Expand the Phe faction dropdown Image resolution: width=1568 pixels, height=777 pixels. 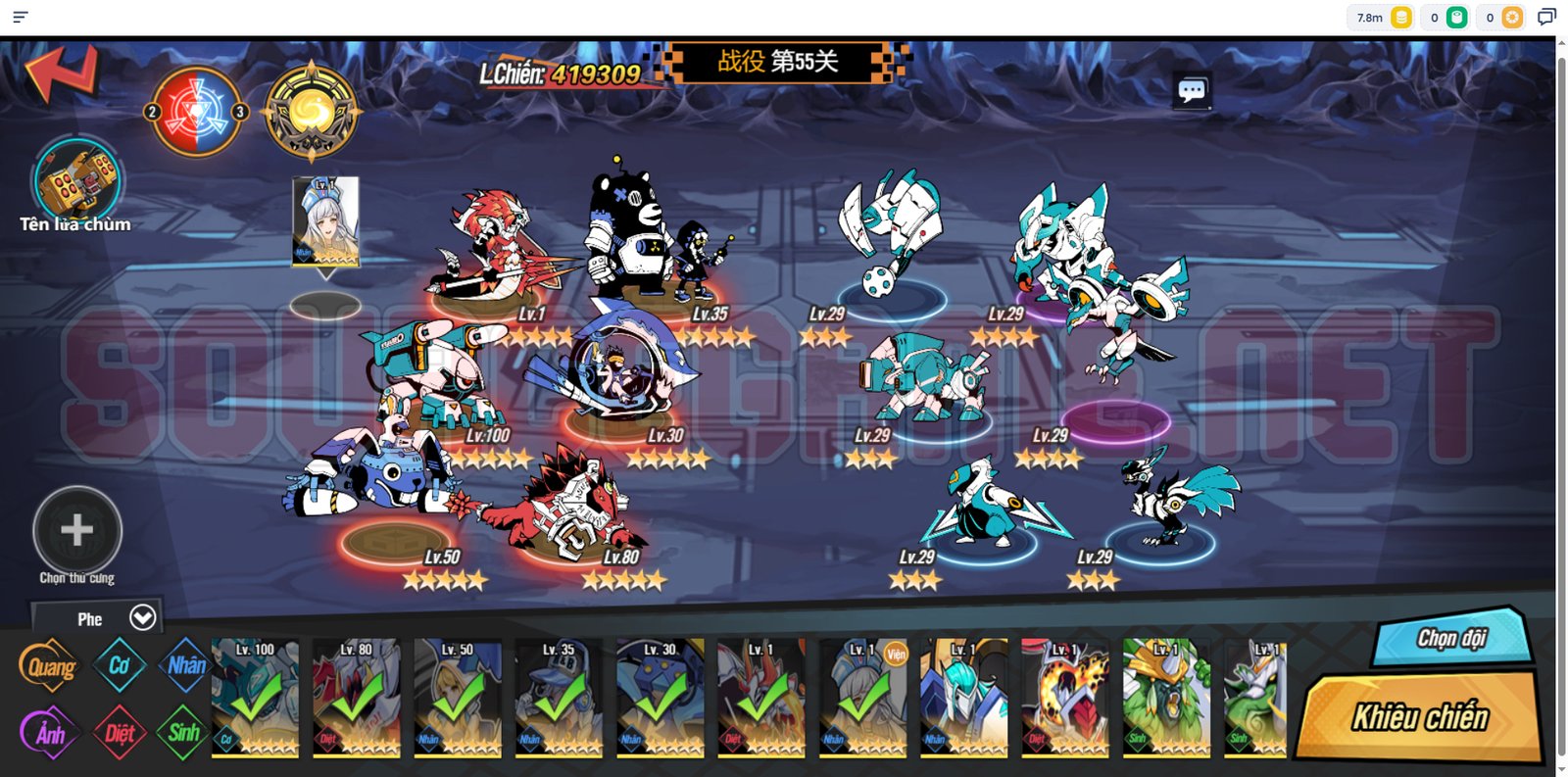click(x=142, y=617)
